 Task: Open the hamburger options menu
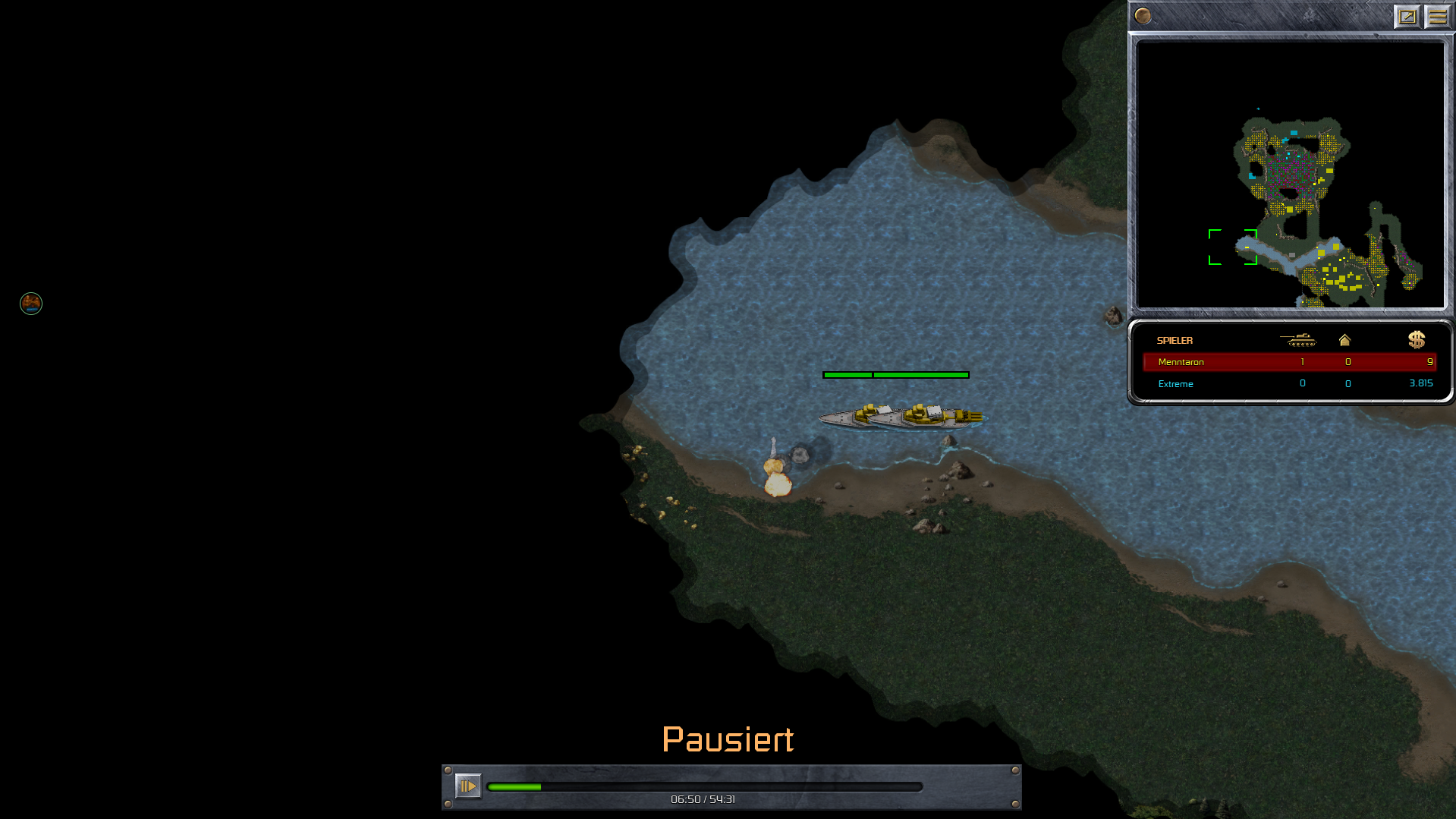[1437, 16]
